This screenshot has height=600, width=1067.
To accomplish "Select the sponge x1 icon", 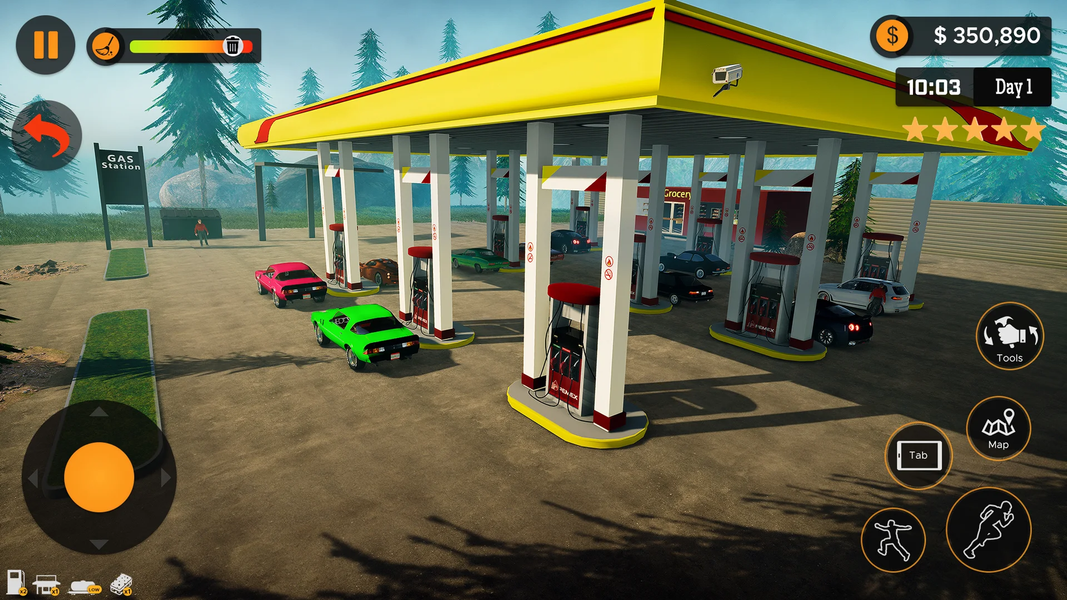I will coord(119,581).
